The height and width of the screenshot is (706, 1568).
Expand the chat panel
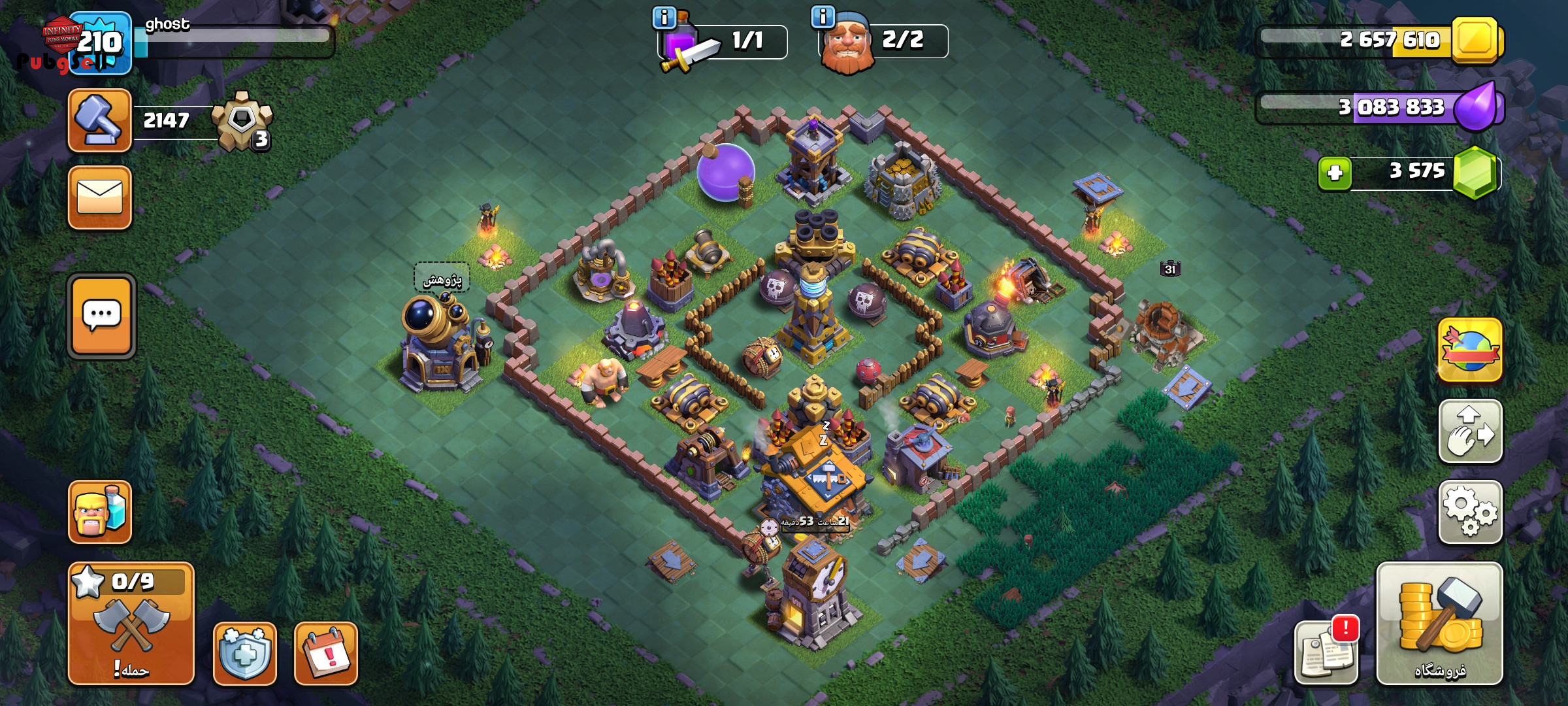pos(101,316)
